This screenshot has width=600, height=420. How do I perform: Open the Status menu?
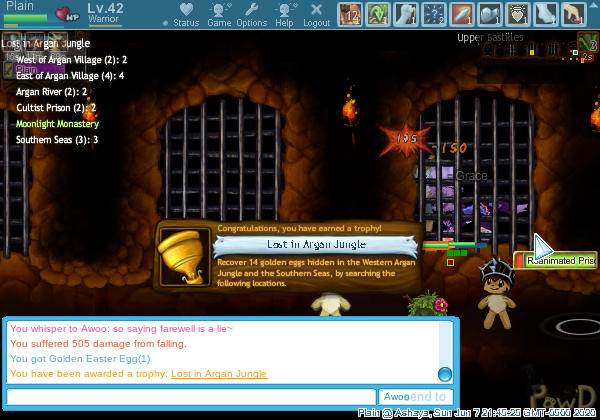[186, 14]
